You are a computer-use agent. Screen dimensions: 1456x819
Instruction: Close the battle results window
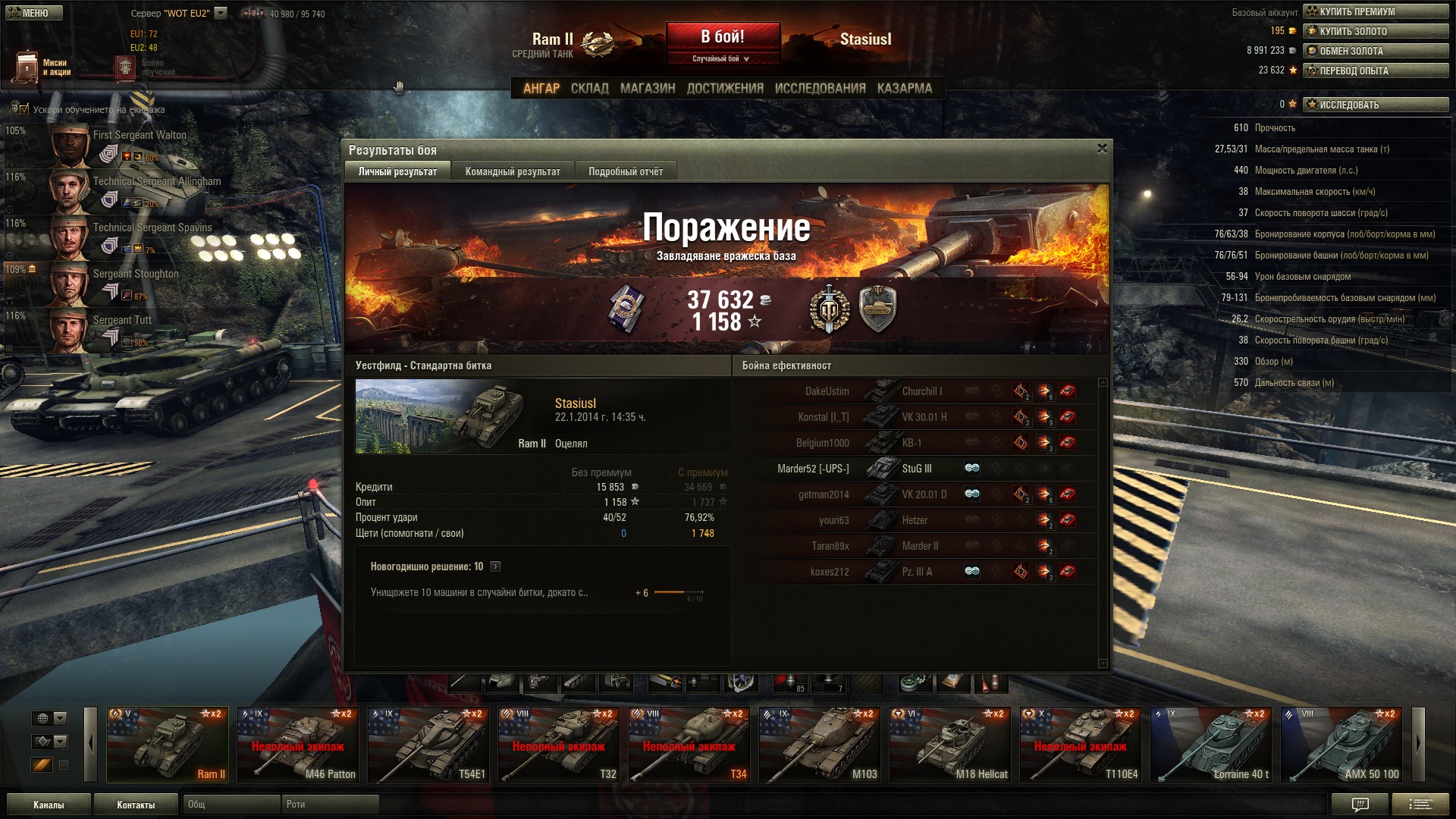[x=1102, y=149]
